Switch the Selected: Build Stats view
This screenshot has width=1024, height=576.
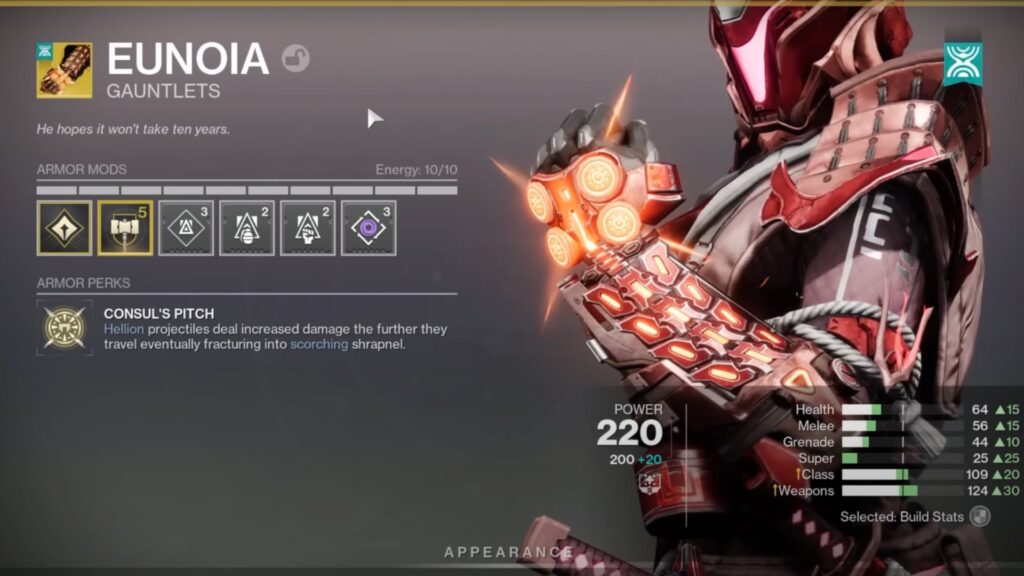pos(980,517)
